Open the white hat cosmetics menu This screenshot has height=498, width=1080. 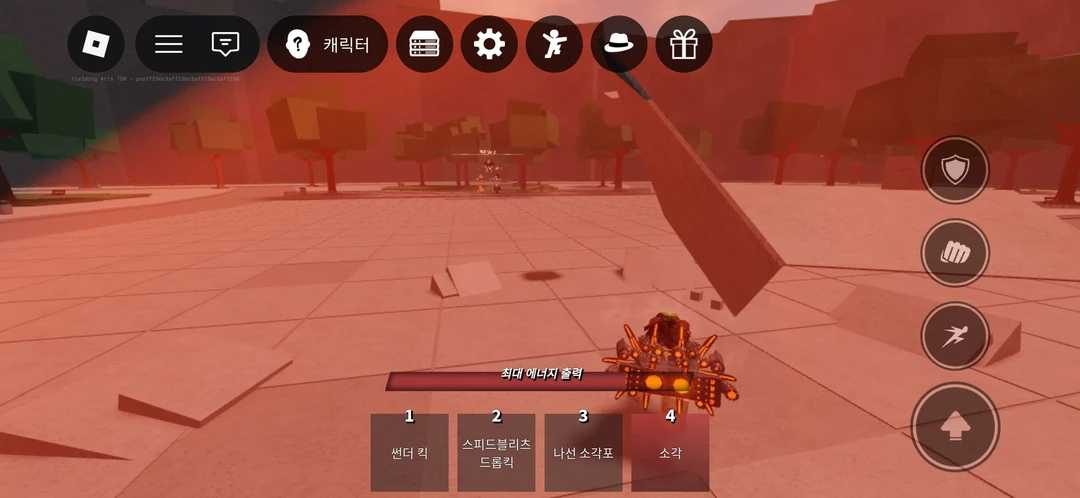pyautogui.click(x=619, y=44)
